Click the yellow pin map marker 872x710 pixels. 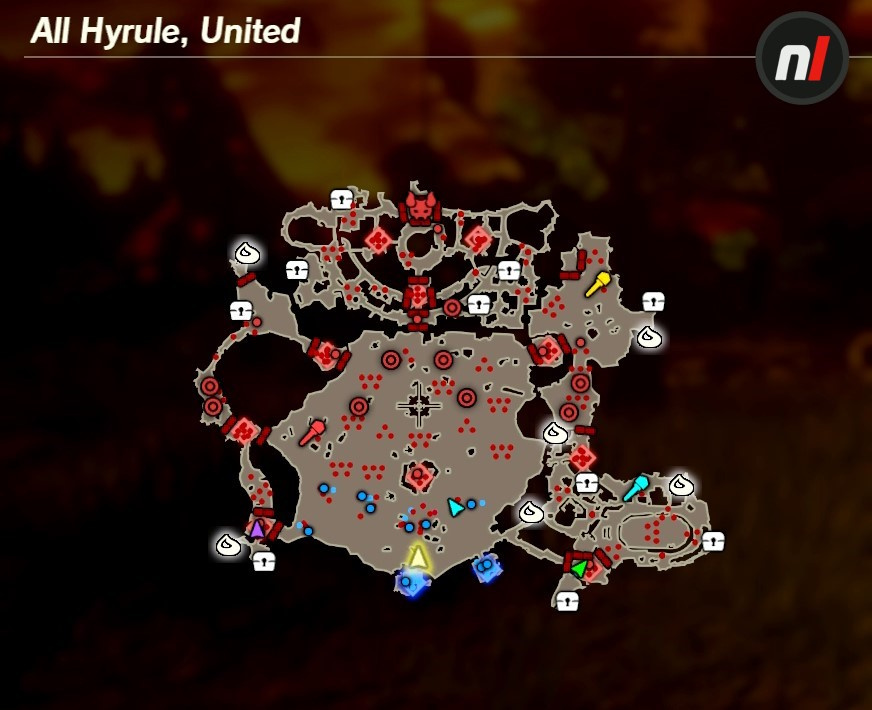click(x=597, y=284)
